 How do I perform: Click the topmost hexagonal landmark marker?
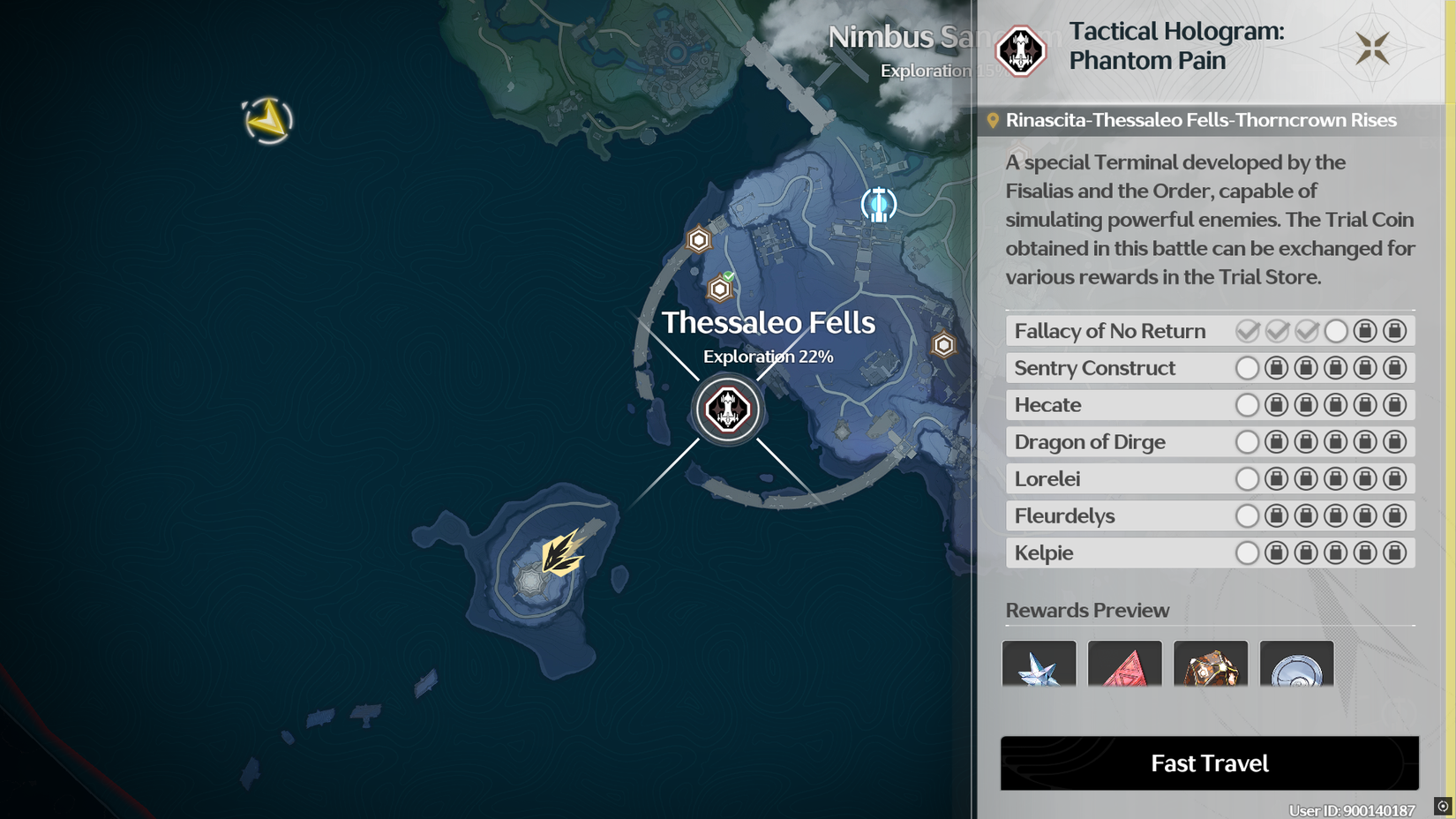pyautogui.click(x=698, y=239)
